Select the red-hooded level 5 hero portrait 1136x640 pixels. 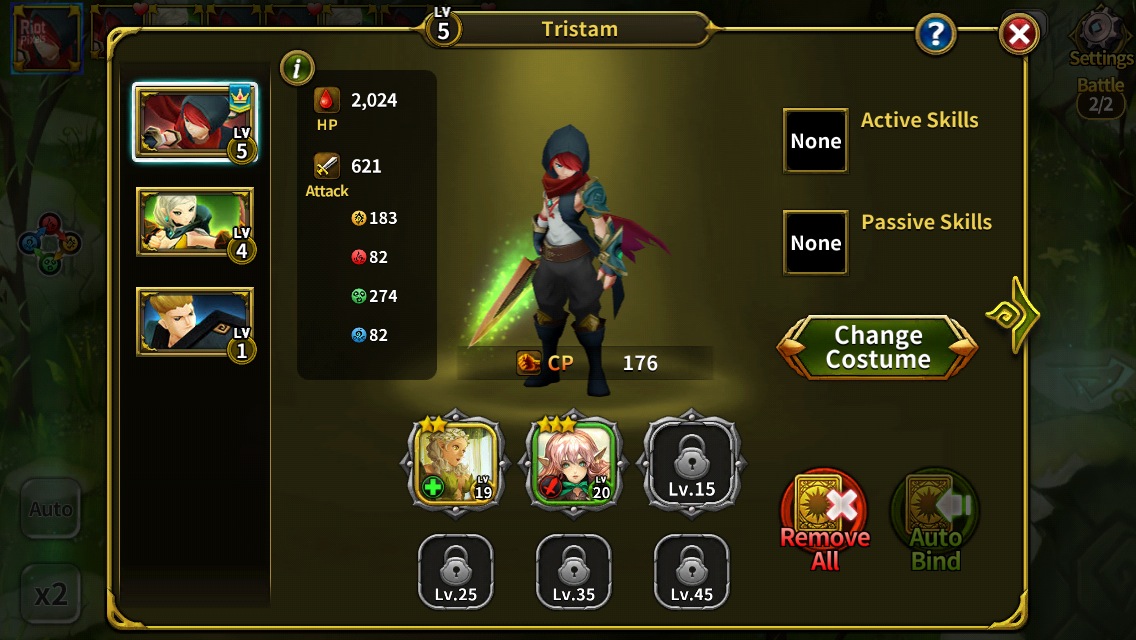(195, 123)
